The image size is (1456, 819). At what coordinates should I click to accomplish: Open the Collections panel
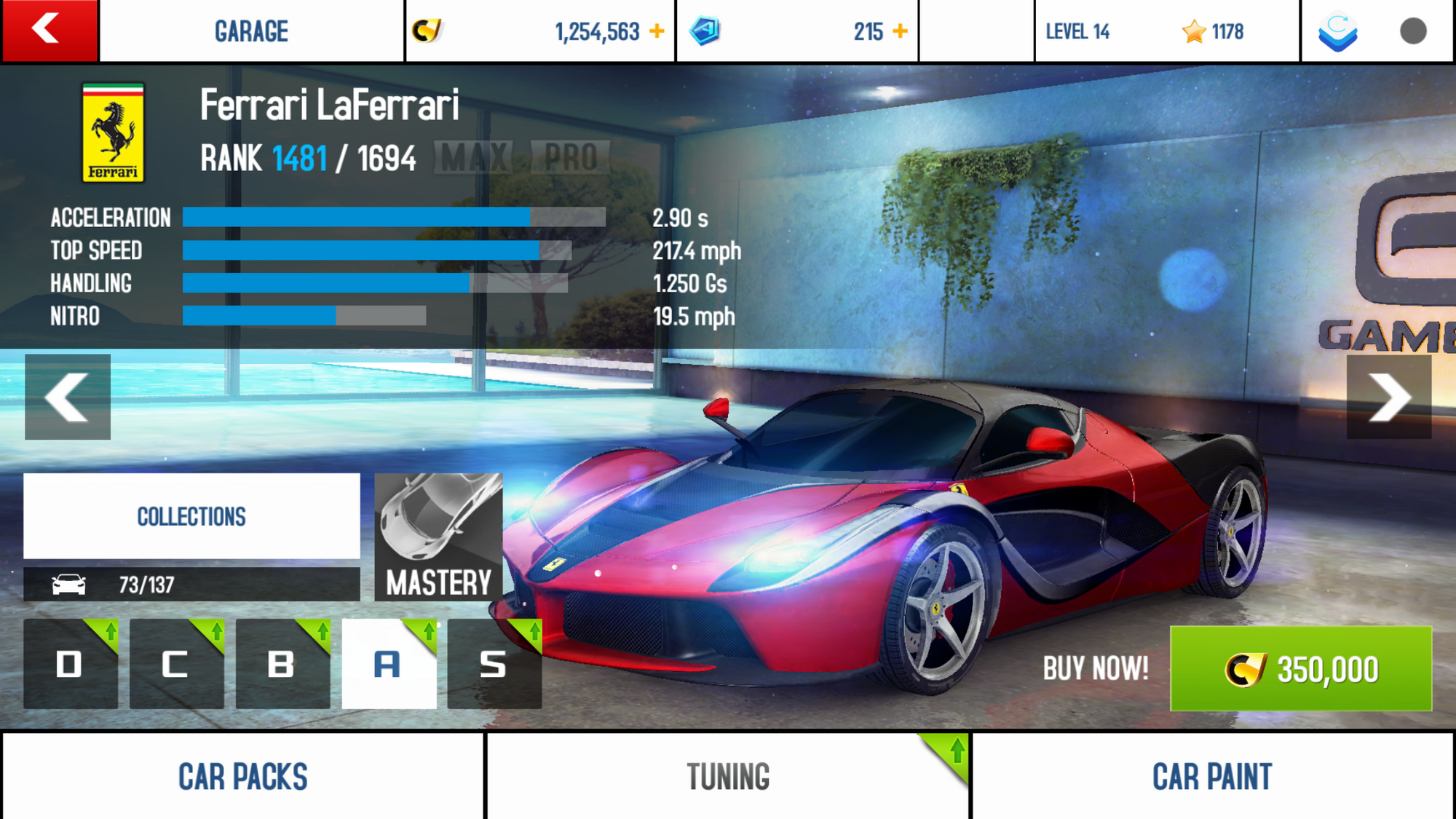[191, 516]
